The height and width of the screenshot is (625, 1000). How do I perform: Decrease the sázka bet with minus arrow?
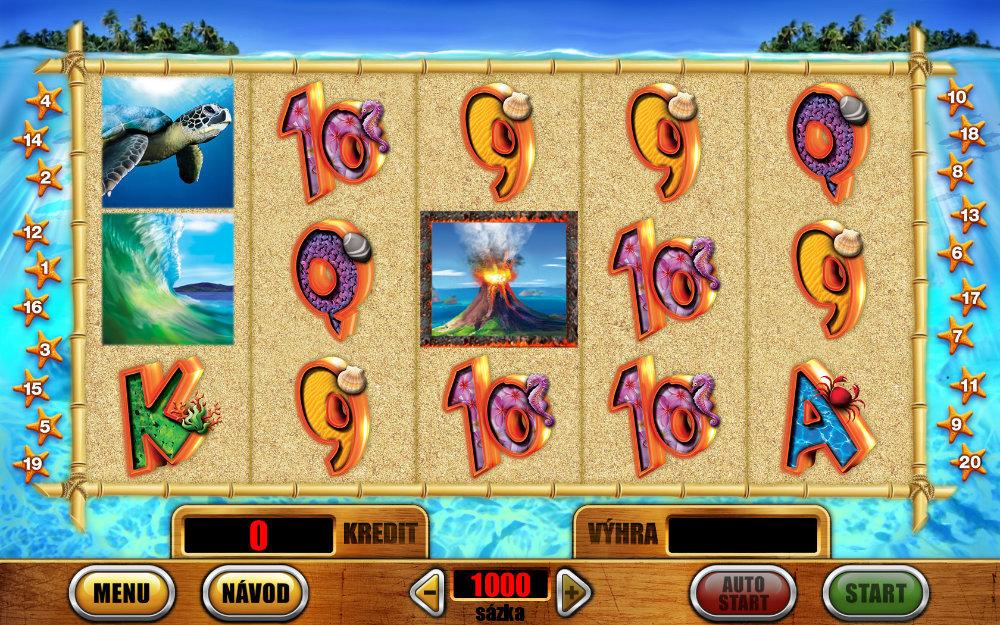[428, 593]
